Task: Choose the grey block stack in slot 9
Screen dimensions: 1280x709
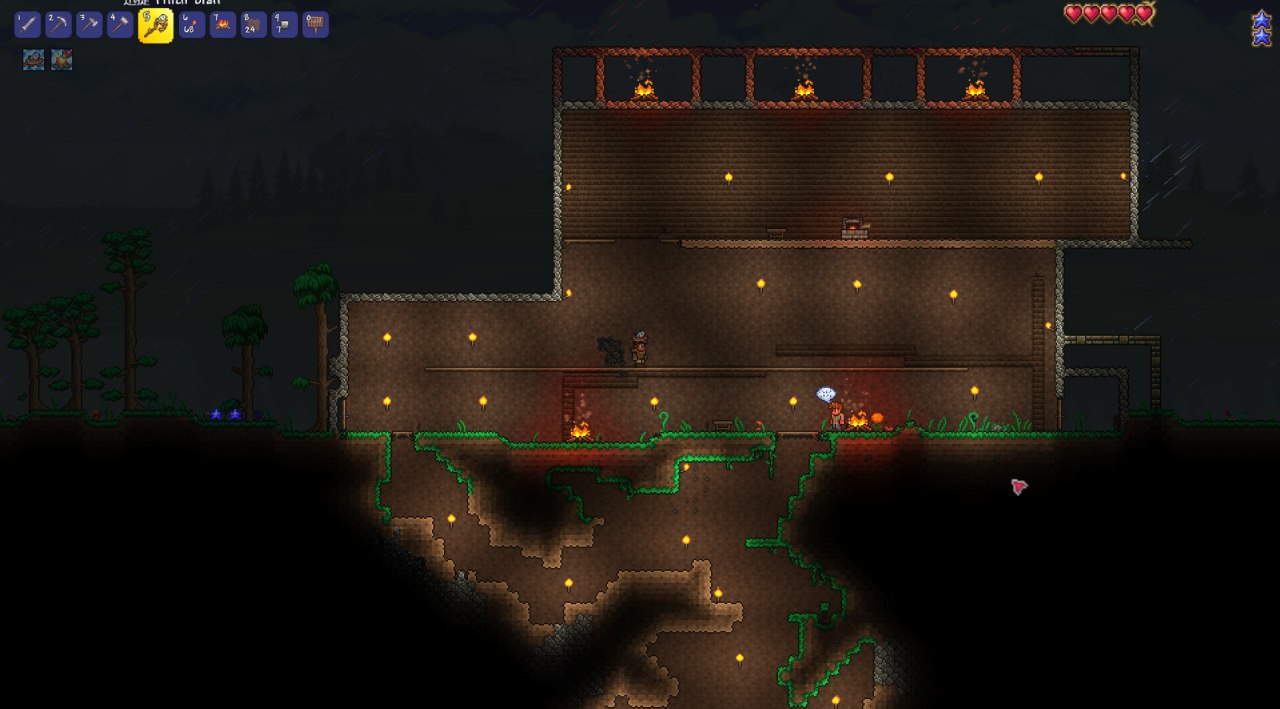Action: [x=285, y=25]
